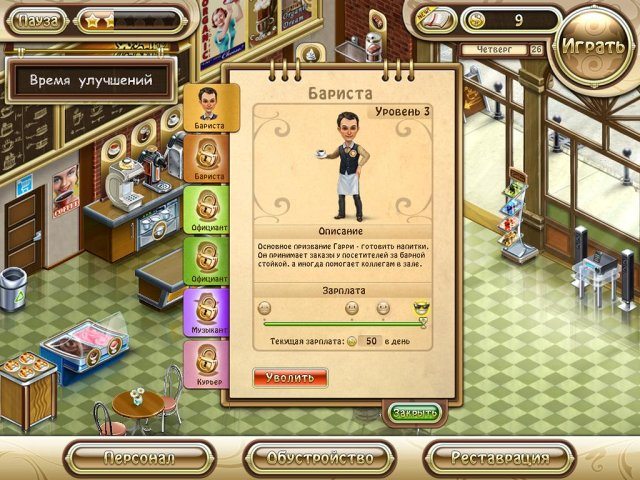The height and width of the screenshot is (480, 640).
Task: Click the salary slider handle
Action: coord(422,322)
